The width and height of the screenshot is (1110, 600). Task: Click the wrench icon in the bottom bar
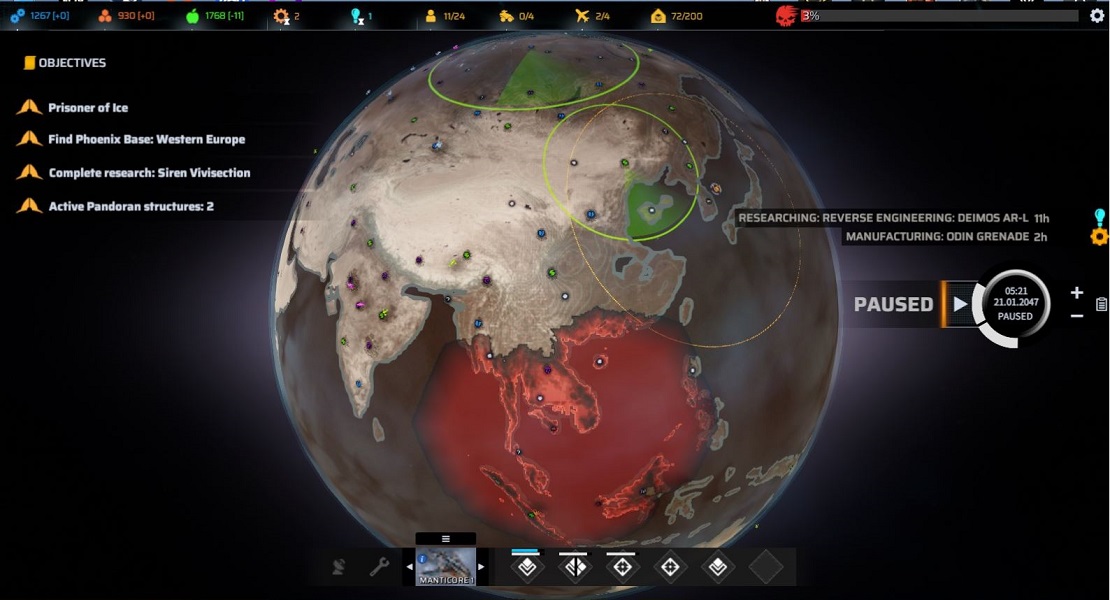[x=379, y=567]
